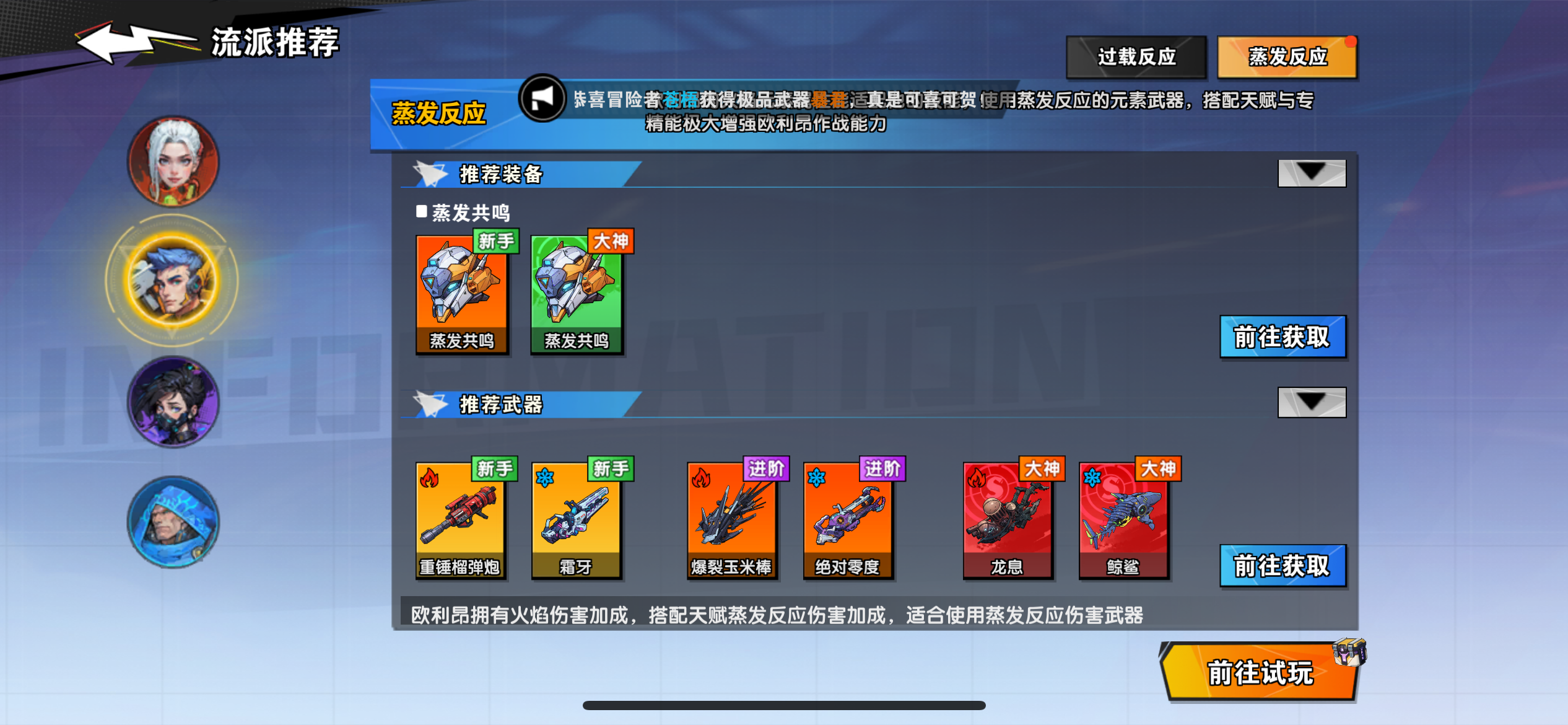1568x725 pixels.
Task: Select the masked dark-haired character portrait
Action: [173, 402]
